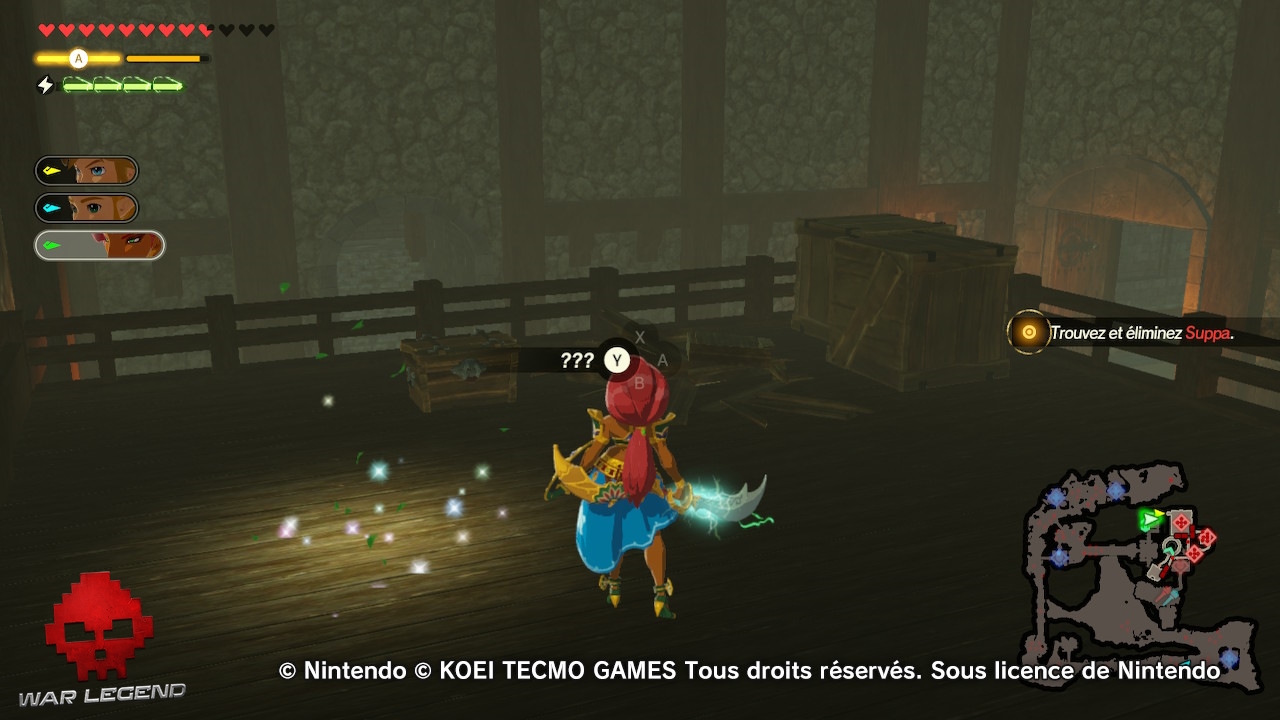1280x720 pixels.
Task: Click the half-filled red heart
Action: tap(205, 30)
